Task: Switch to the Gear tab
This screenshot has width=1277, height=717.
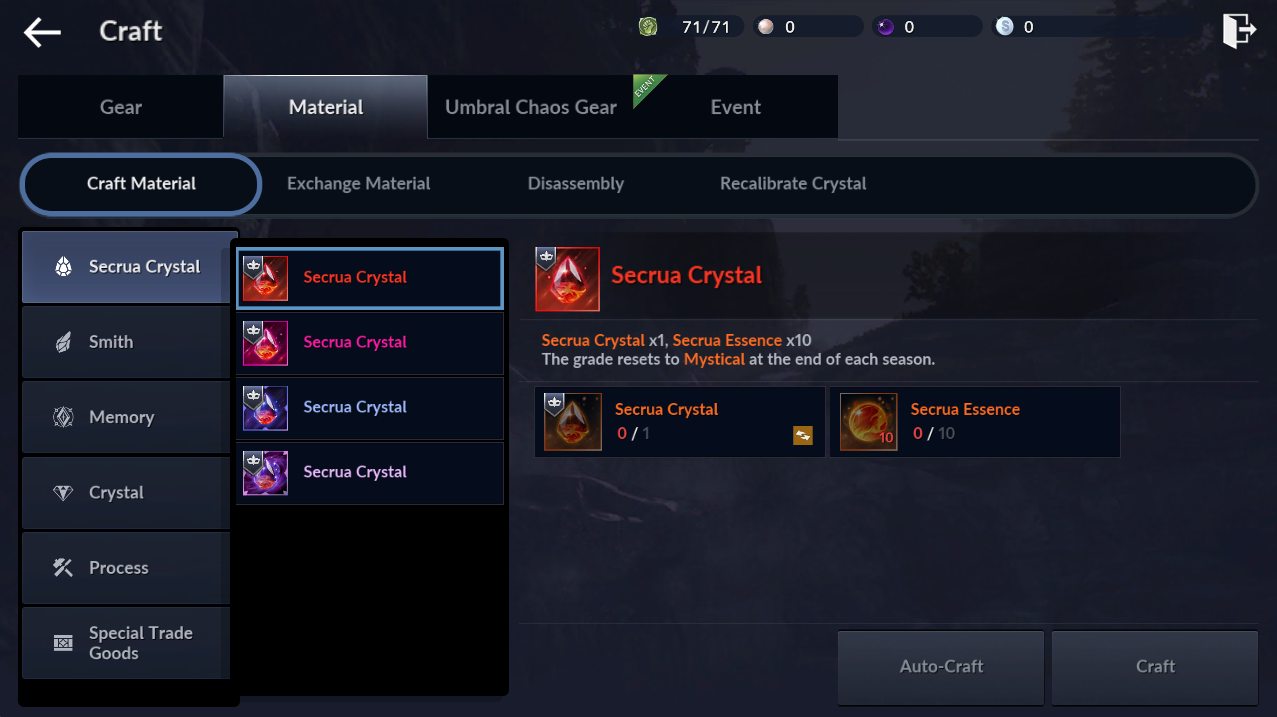Action: 121,107
